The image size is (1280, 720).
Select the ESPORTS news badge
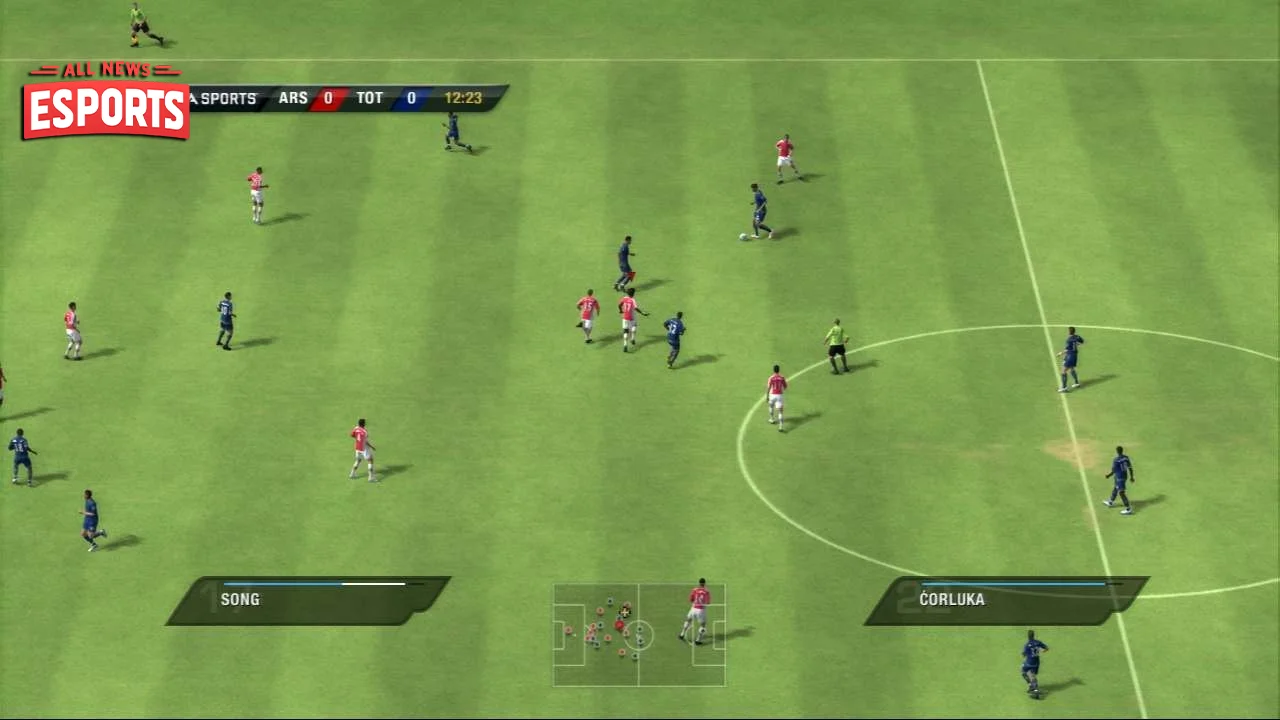[x=104, y=112]
